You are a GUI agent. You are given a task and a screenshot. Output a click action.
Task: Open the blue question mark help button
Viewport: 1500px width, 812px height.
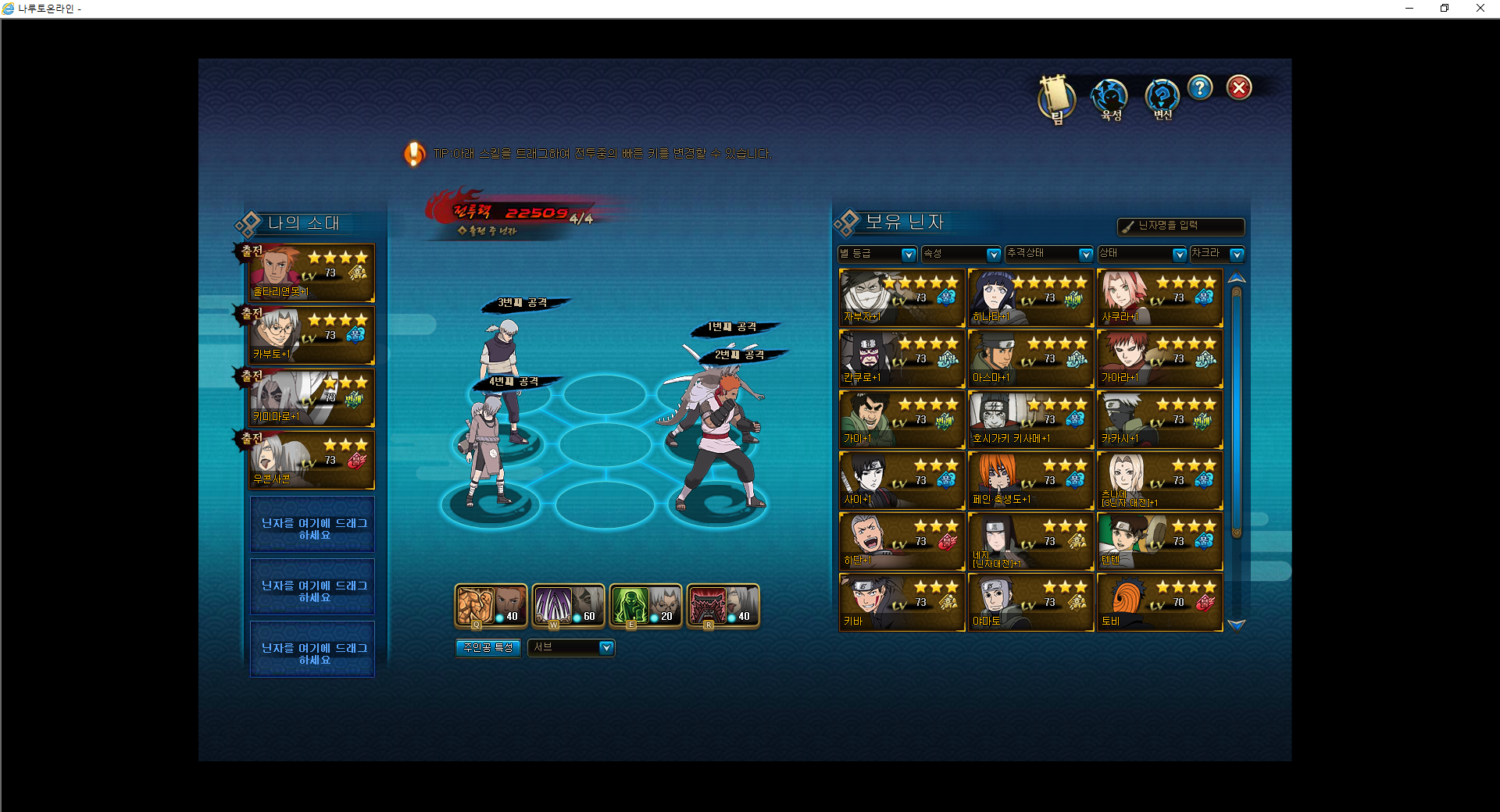[x=1200, y=87]
